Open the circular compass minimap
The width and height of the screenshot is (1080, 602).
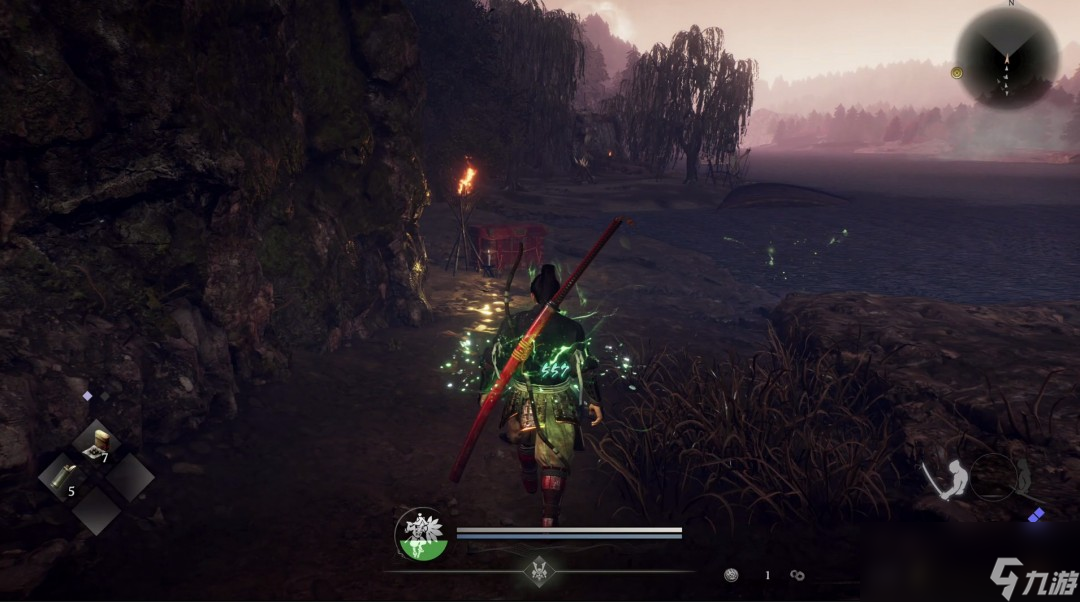click(x=1006, y=56)
